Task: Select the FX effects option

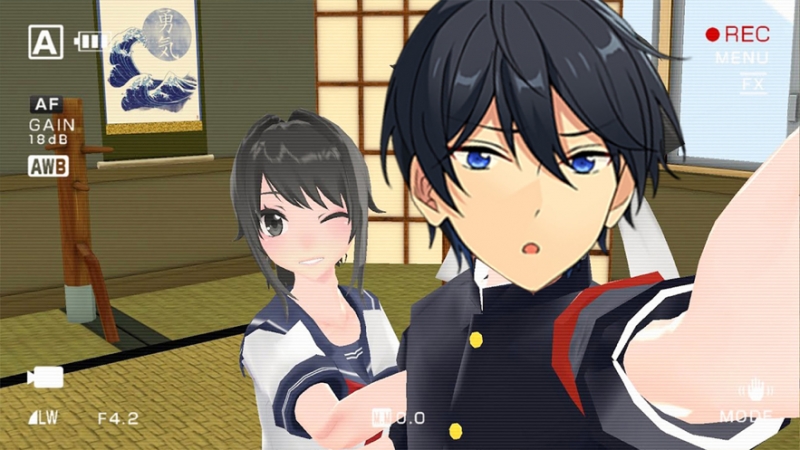Action: click(751, 84)
